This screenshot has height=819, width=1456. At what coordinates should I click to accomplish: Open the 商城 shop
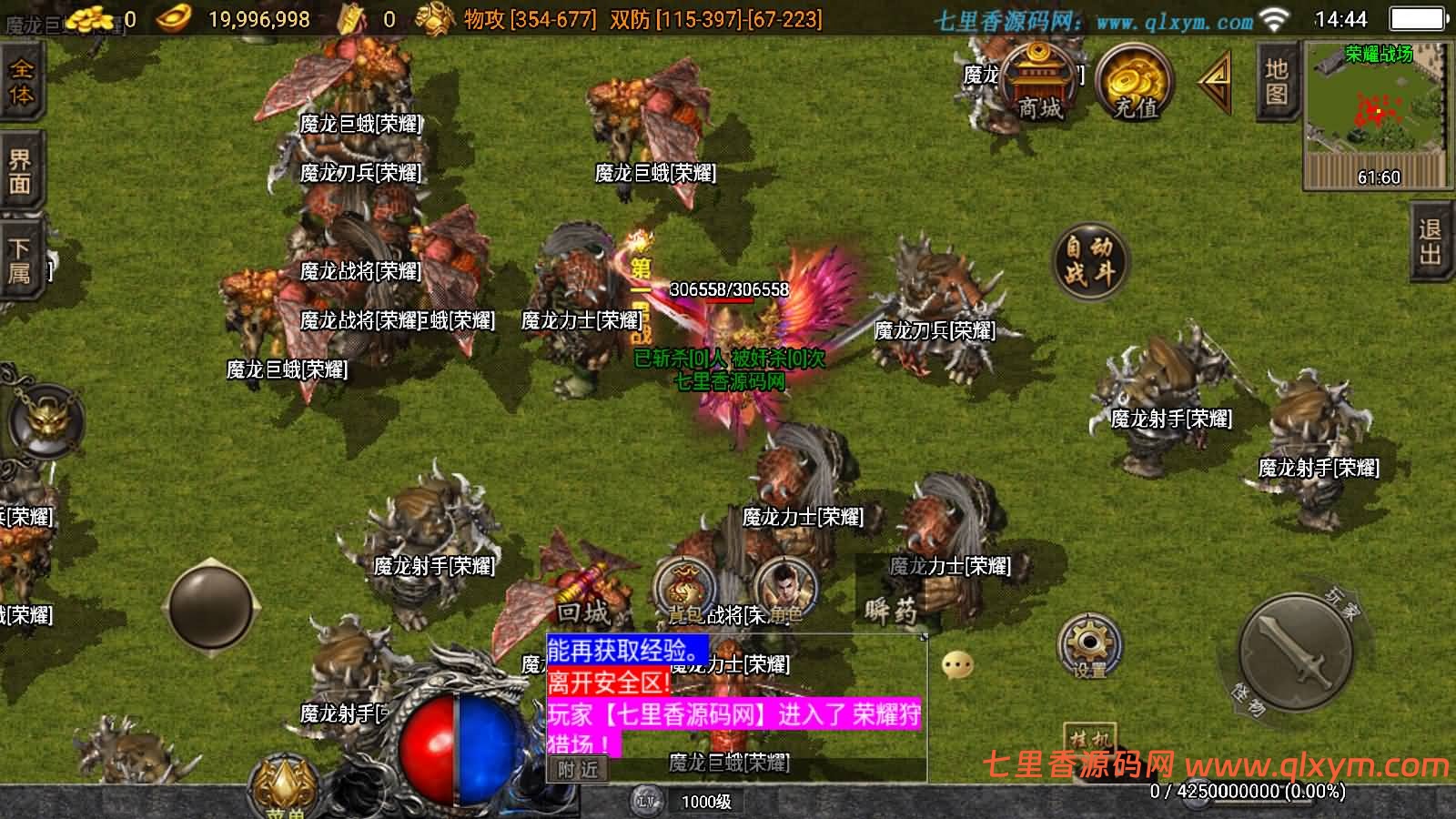click(1040, 82)
